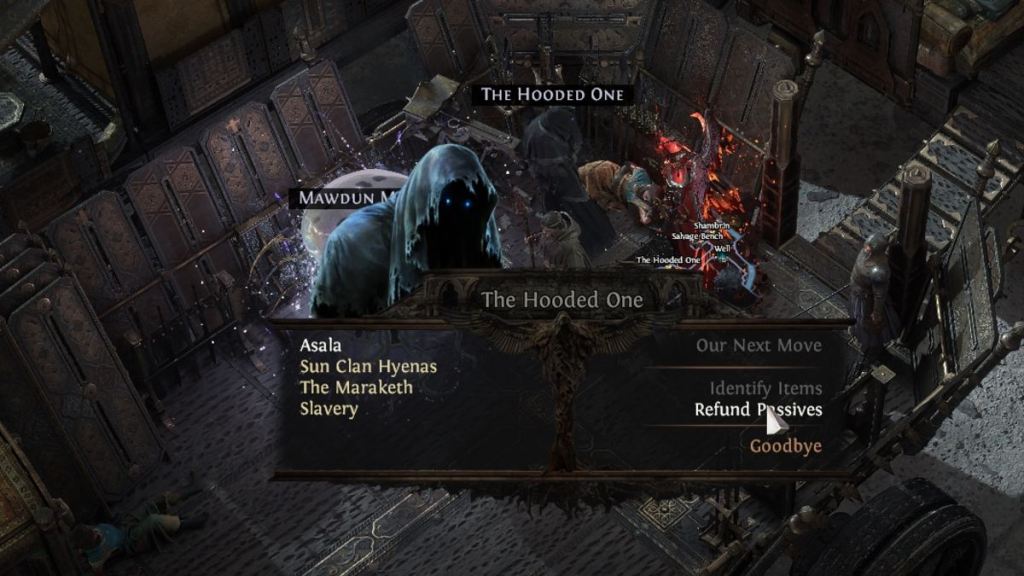
Task: Select Refund Passives
Action: point(758,410)
